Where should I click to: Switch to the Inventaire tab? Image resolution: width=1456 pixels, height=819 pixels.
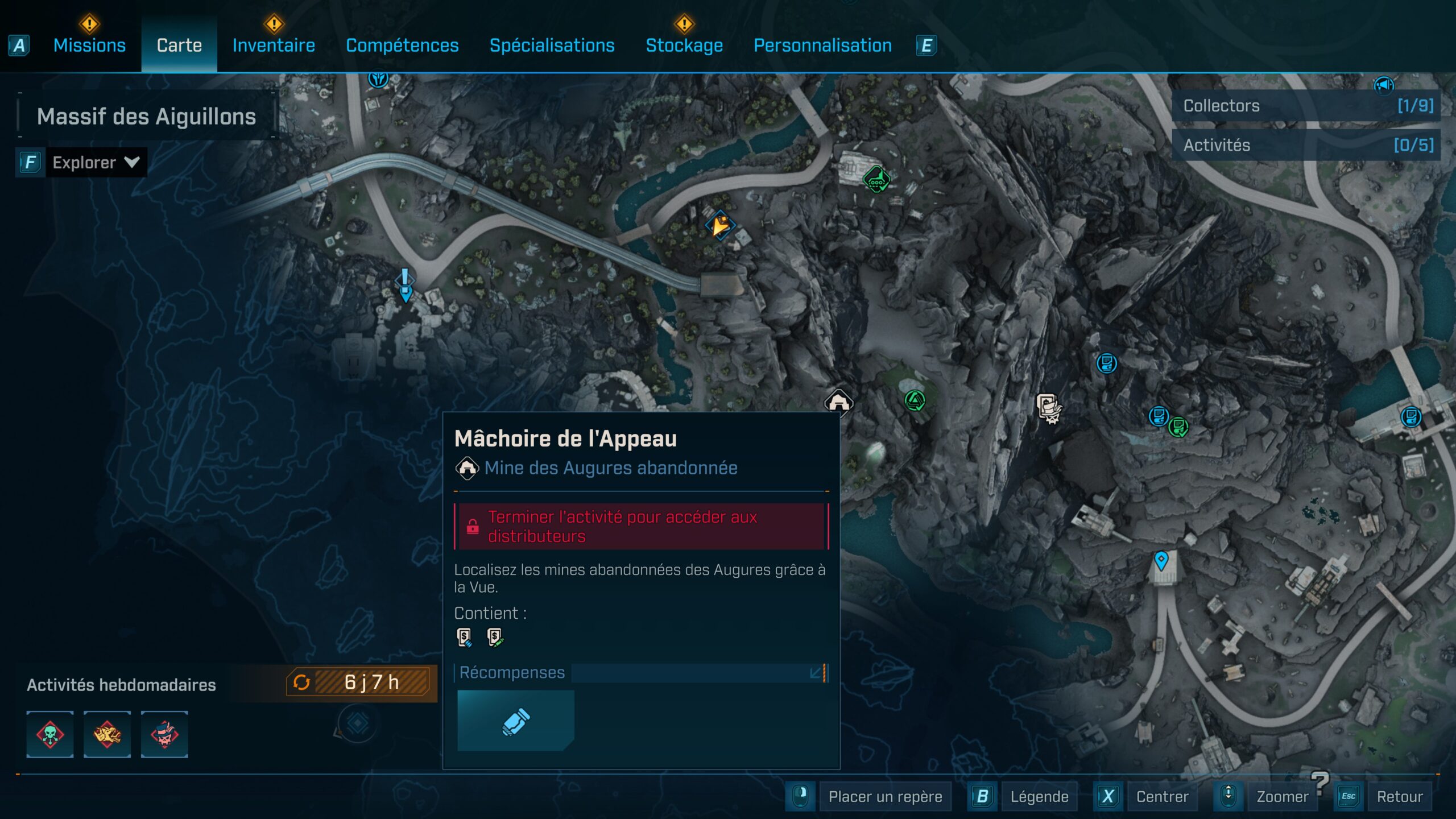coord(273,45)
